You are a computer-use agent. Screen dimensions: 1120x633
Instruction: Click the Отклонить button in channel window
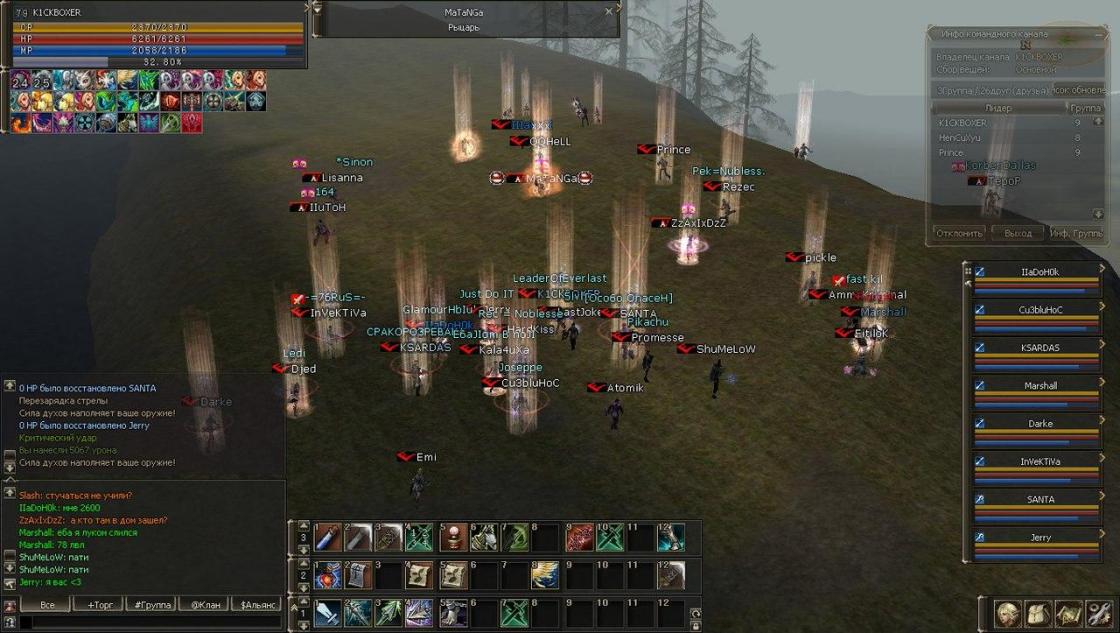coord(959,233)
